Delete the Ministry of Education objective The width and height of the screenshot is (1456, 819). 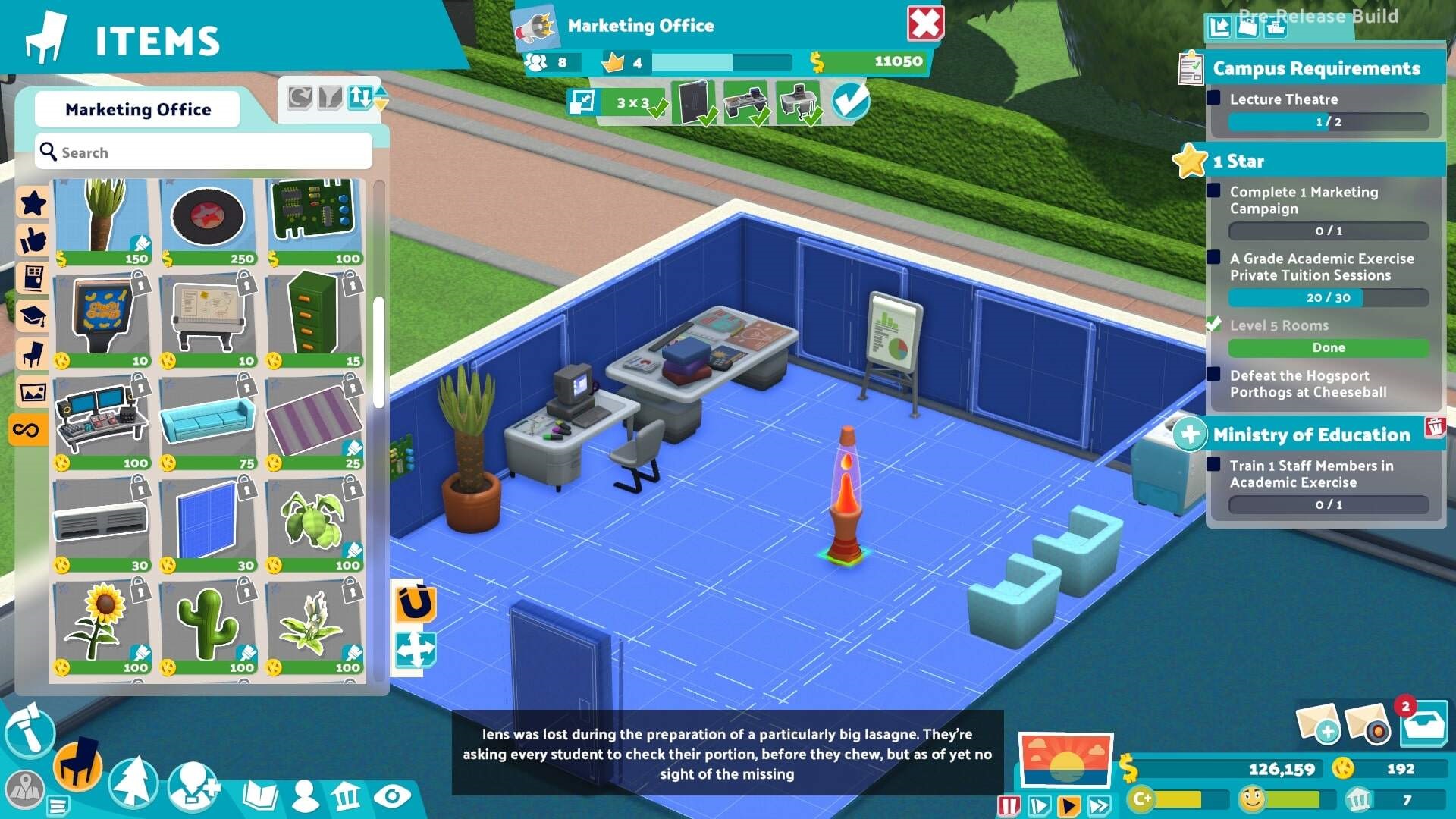(1434, 427)
